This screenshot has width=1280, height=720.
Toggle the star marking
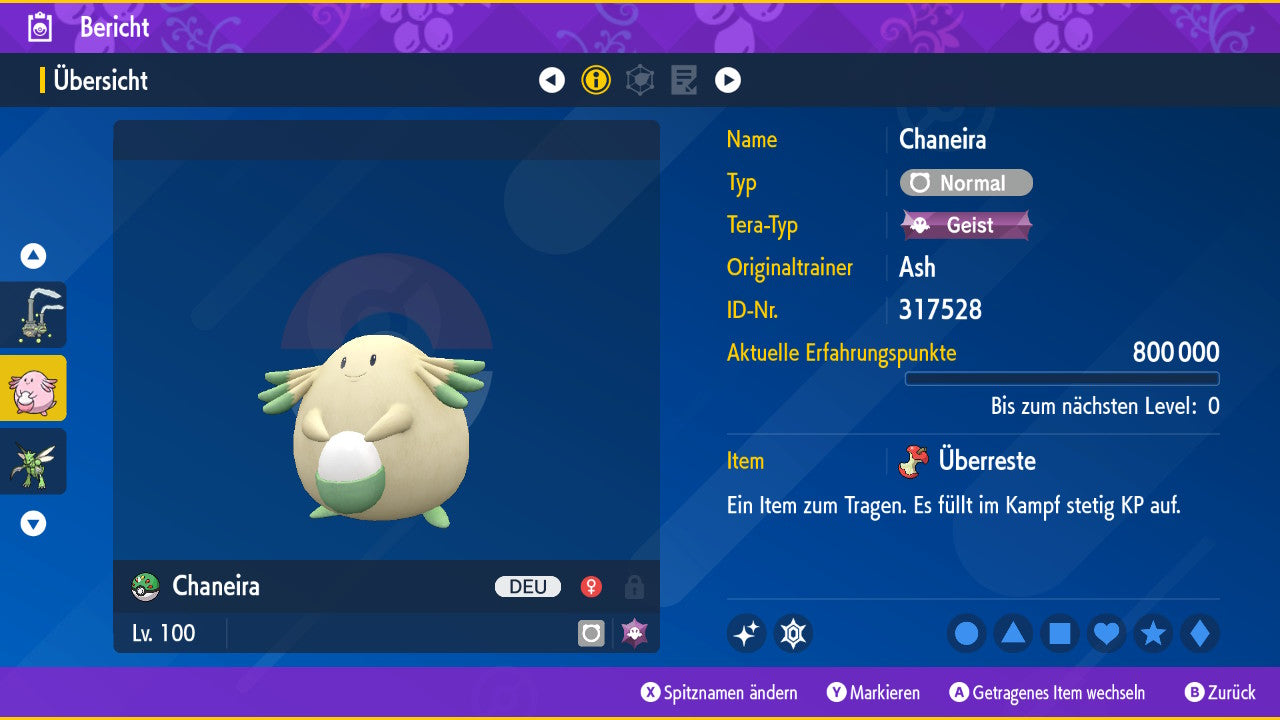[1154, 633]
